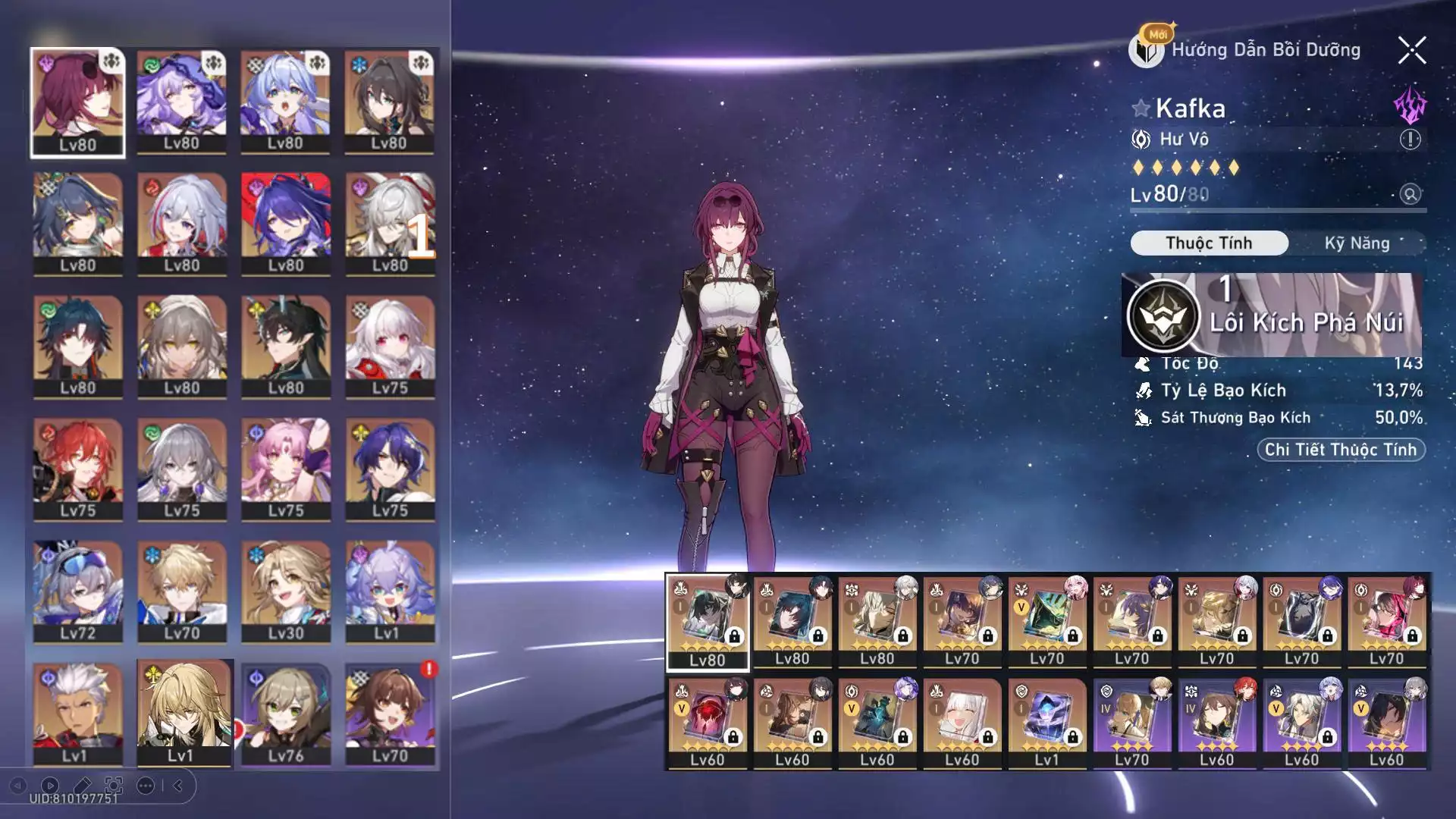Screen dimensions: 1456x819
Task: Select Kafka's portrait in the character list
Action: point(77,102)
